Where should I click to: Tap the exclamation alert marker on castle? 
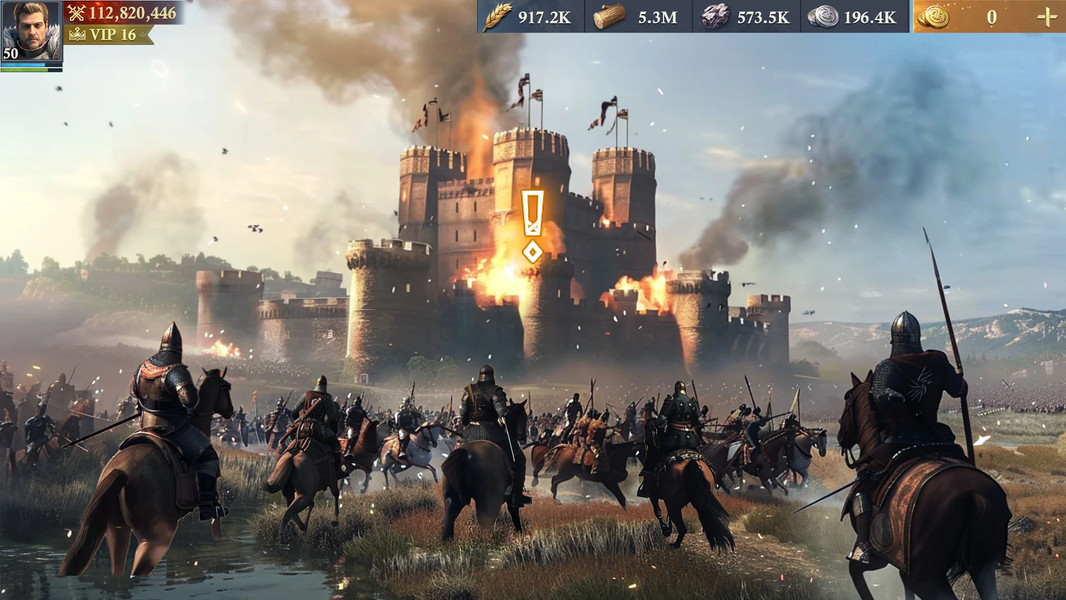[533, 226]
